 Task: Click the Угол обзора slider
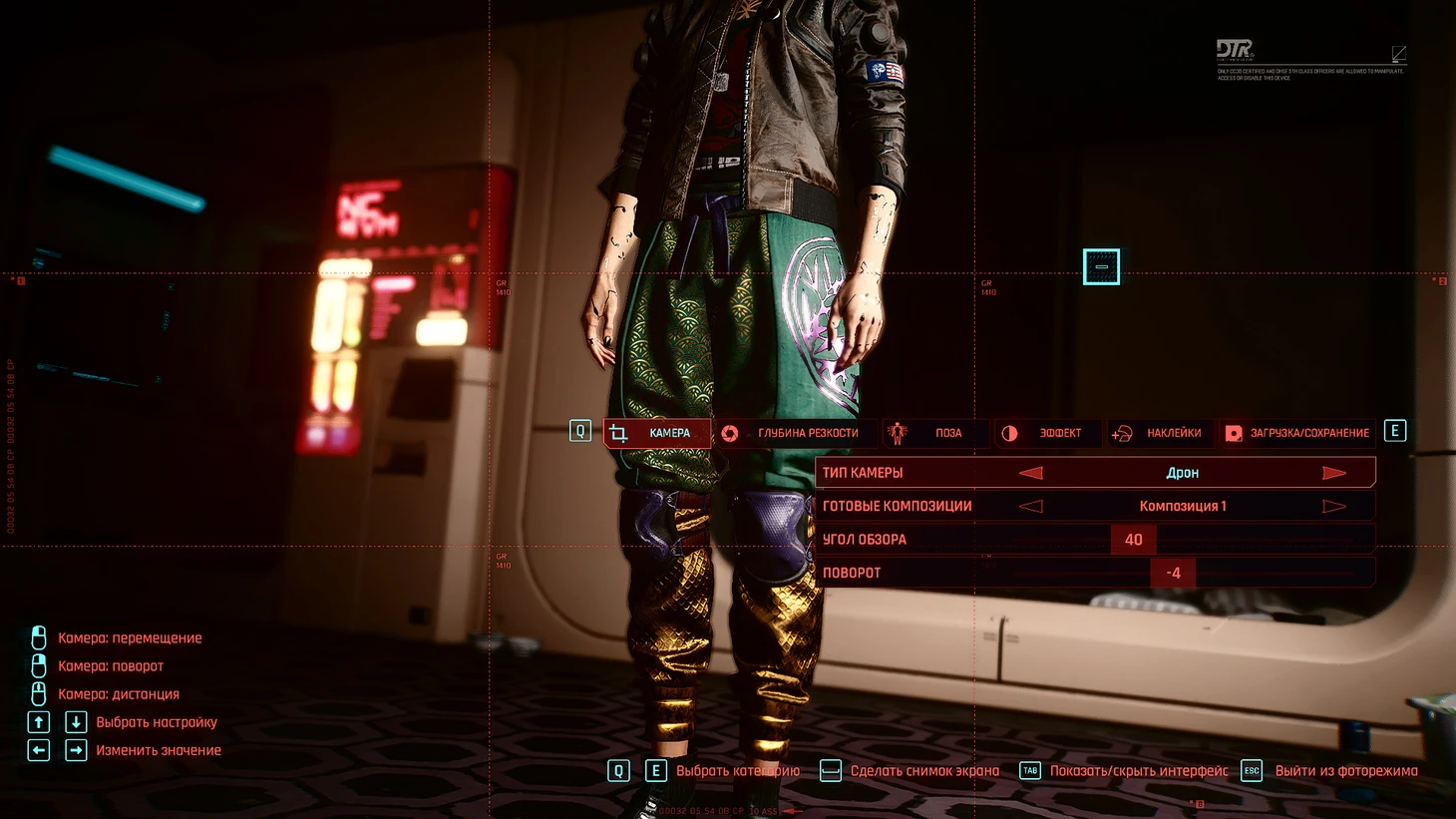(1134, 540)
